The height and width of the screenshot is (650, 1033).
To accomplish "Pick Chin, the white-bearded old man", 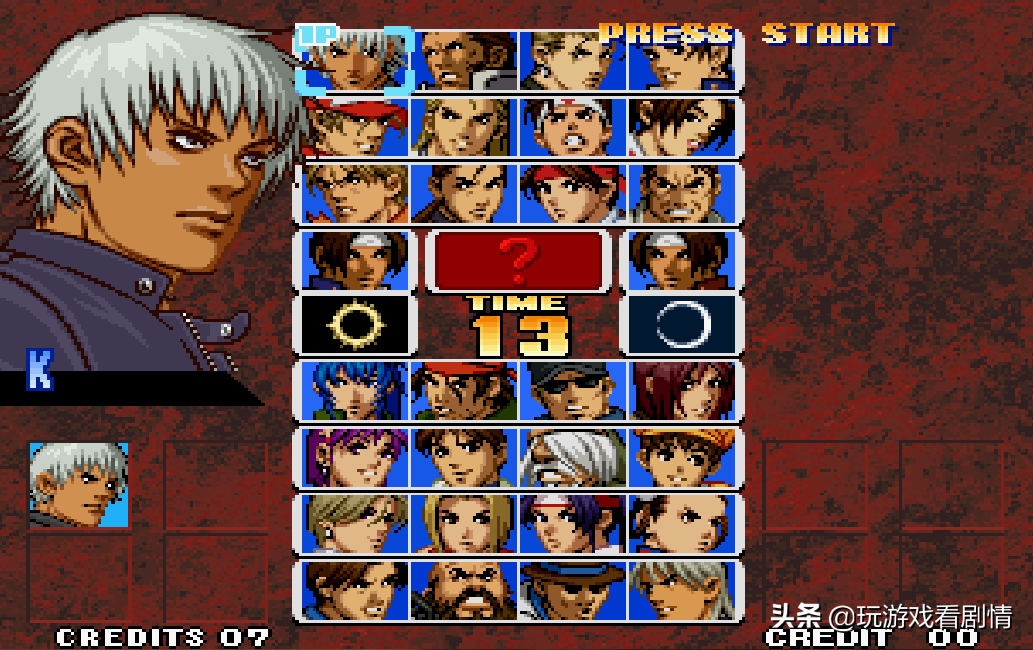I will click(x=573, y=458).
